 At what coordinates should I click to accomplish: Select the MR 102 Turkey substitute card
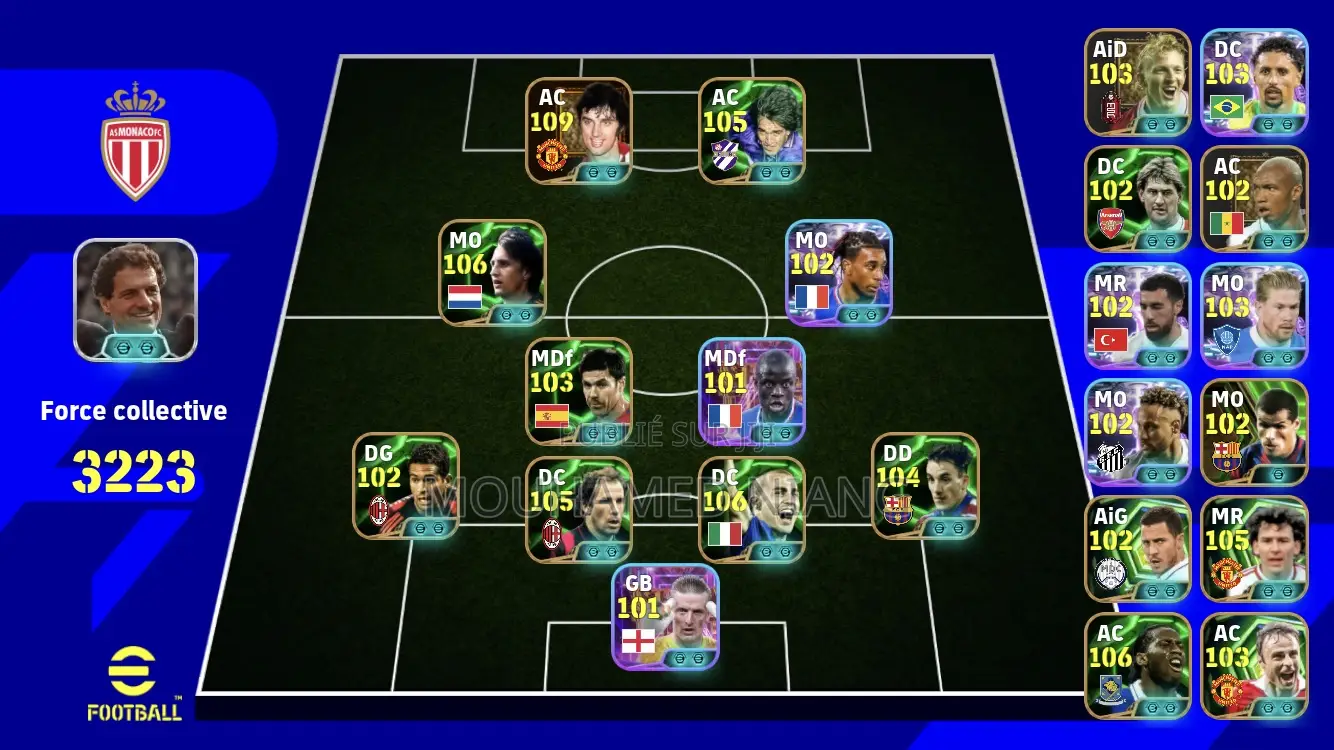pyautogui.click(x=1138, y=315)
